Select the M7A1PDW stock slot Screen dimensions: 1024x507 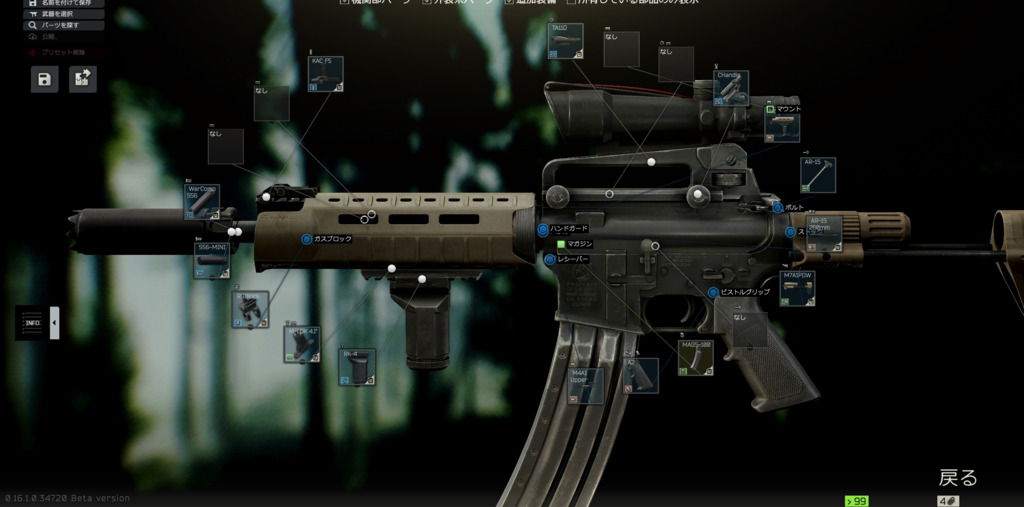coord(797,288)
